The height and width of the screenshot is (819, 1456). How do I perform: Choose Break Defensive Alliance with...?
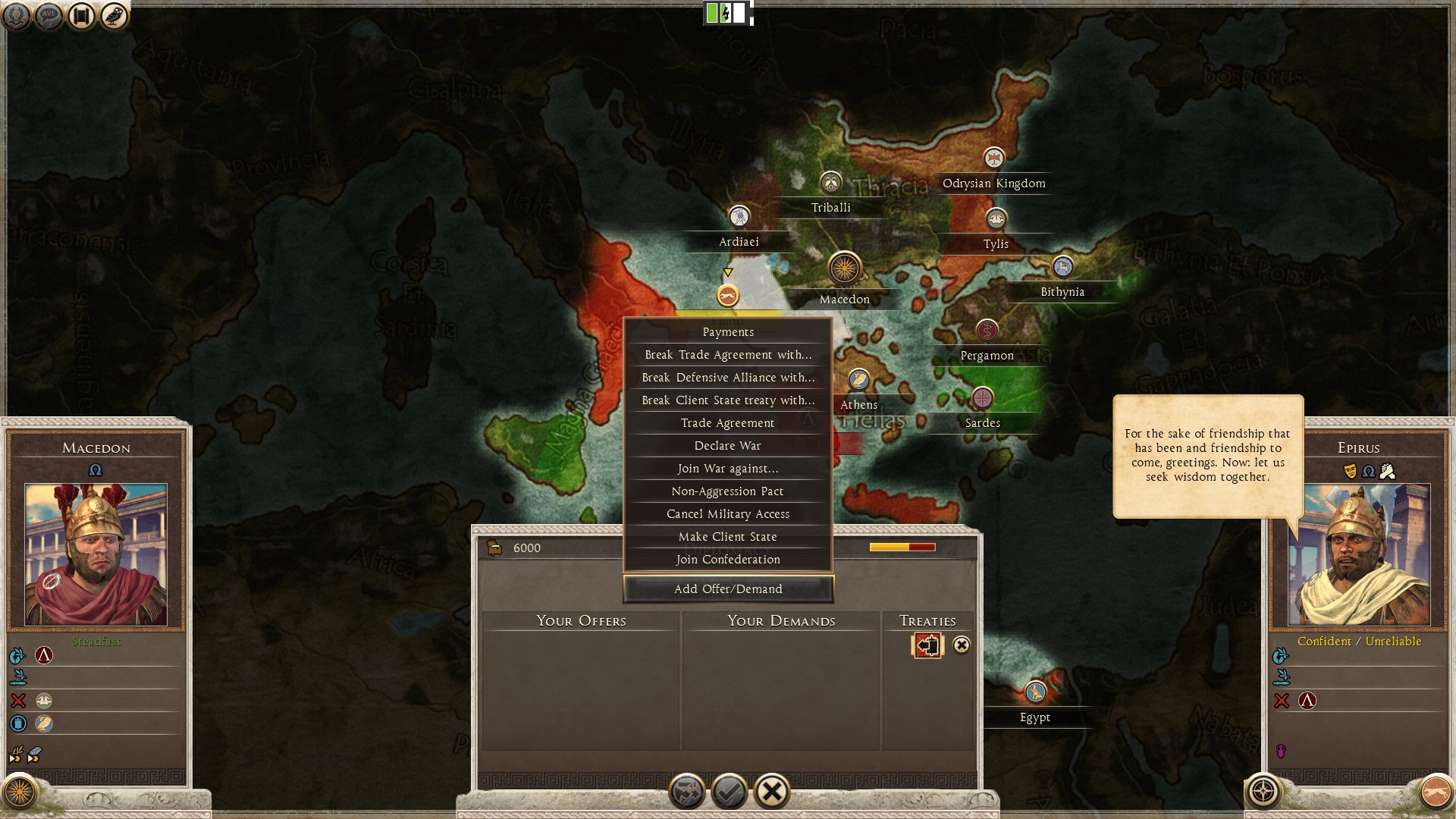[x=728, y=378]
